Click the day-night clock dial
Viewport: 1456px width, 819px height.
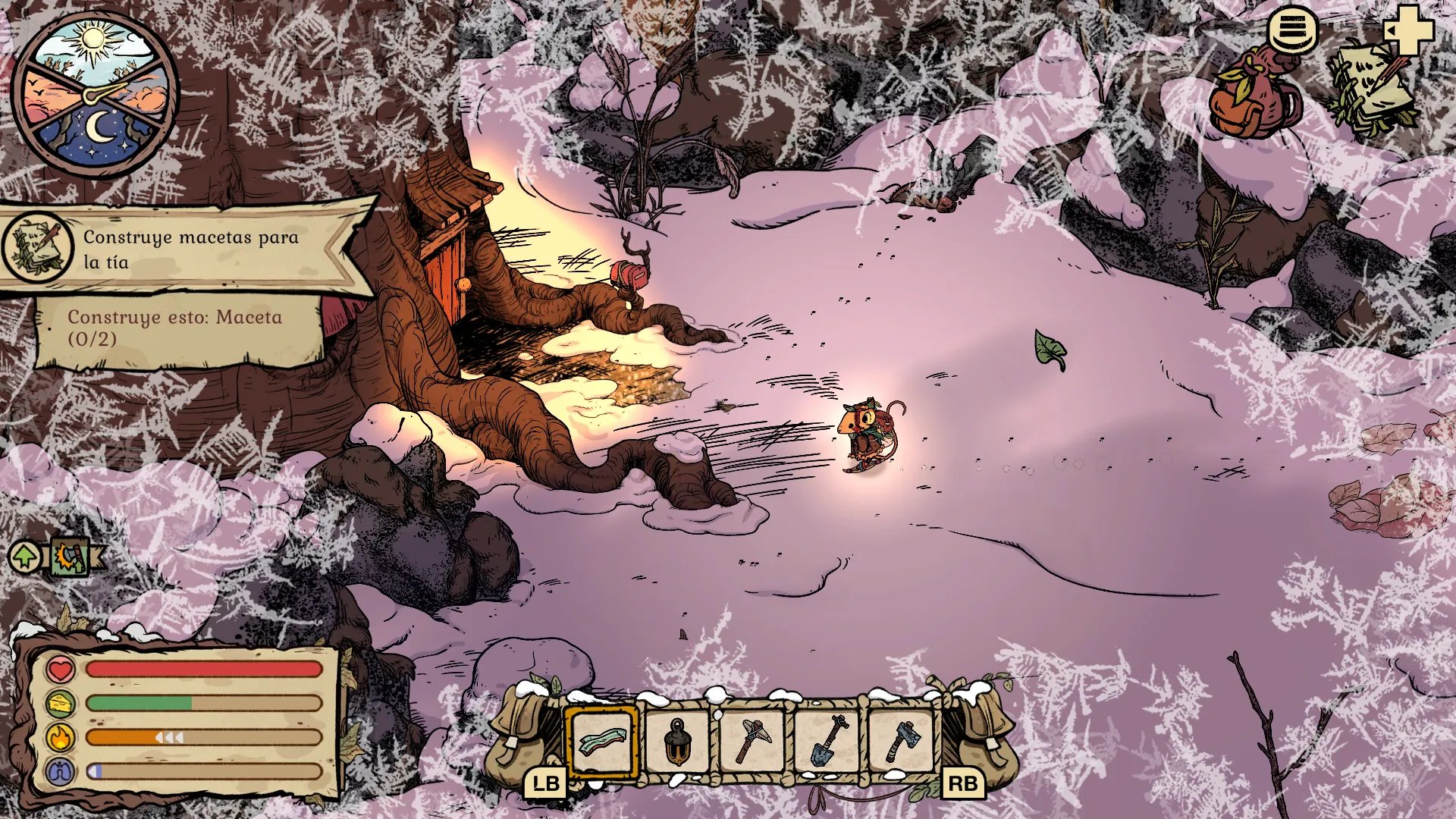pyautogui.click(x=96, y=96)
